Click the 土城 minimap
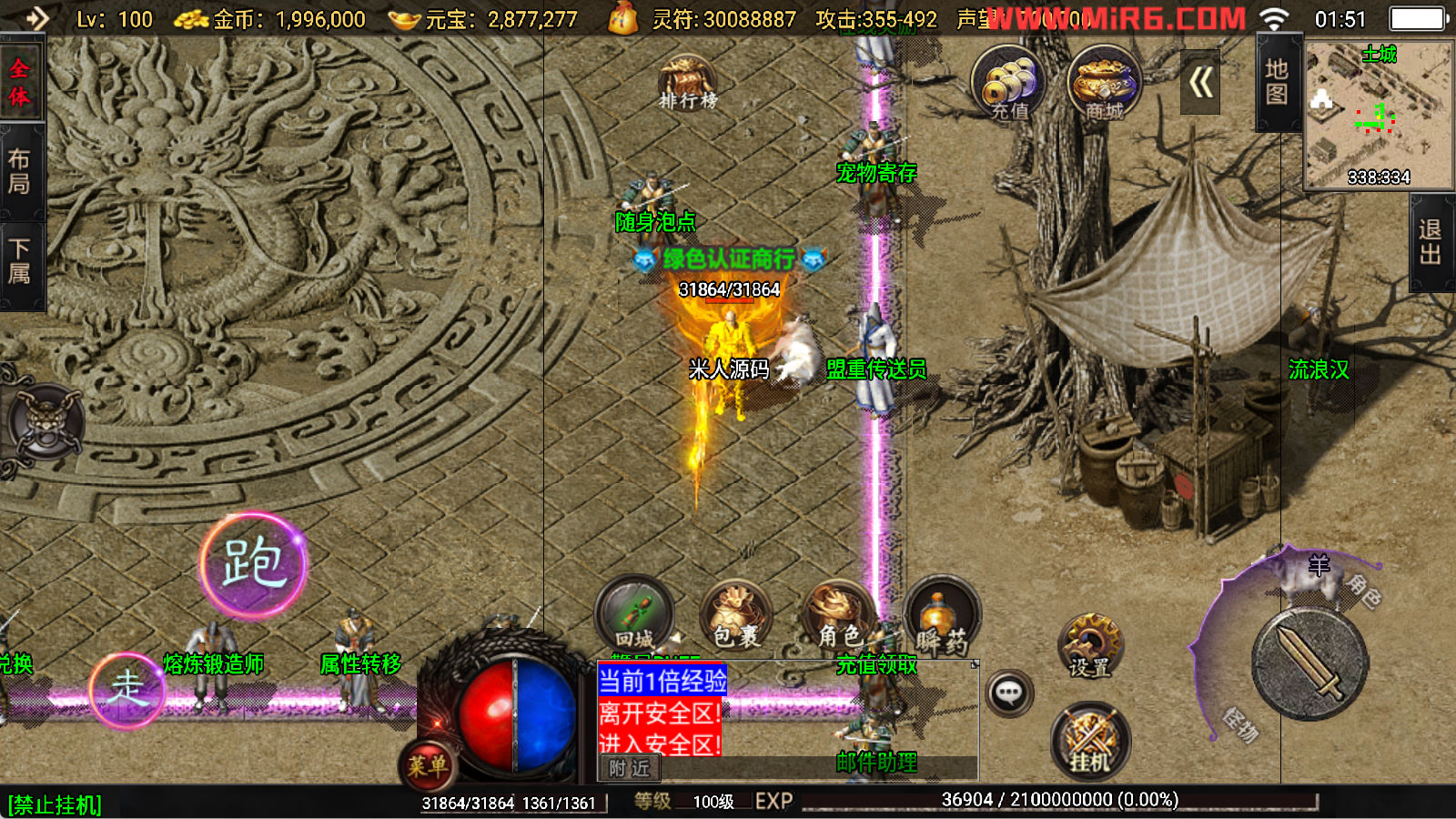 coord(1379,114)
